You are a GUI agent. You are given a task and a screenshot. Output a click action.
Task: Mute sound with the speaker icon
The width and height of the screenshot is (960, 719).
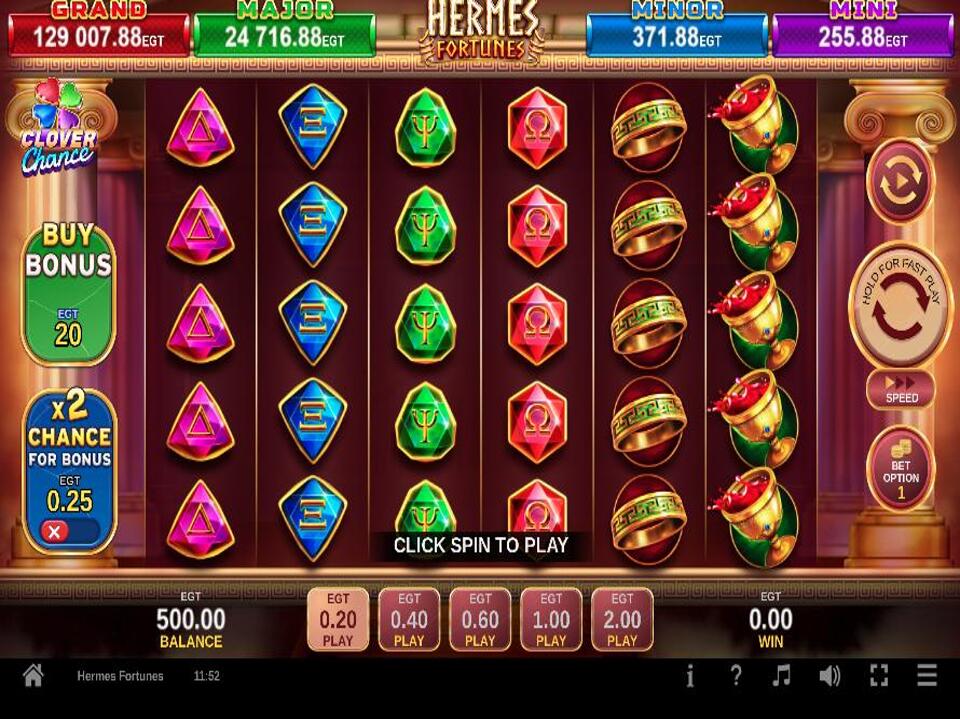(830, 676)
